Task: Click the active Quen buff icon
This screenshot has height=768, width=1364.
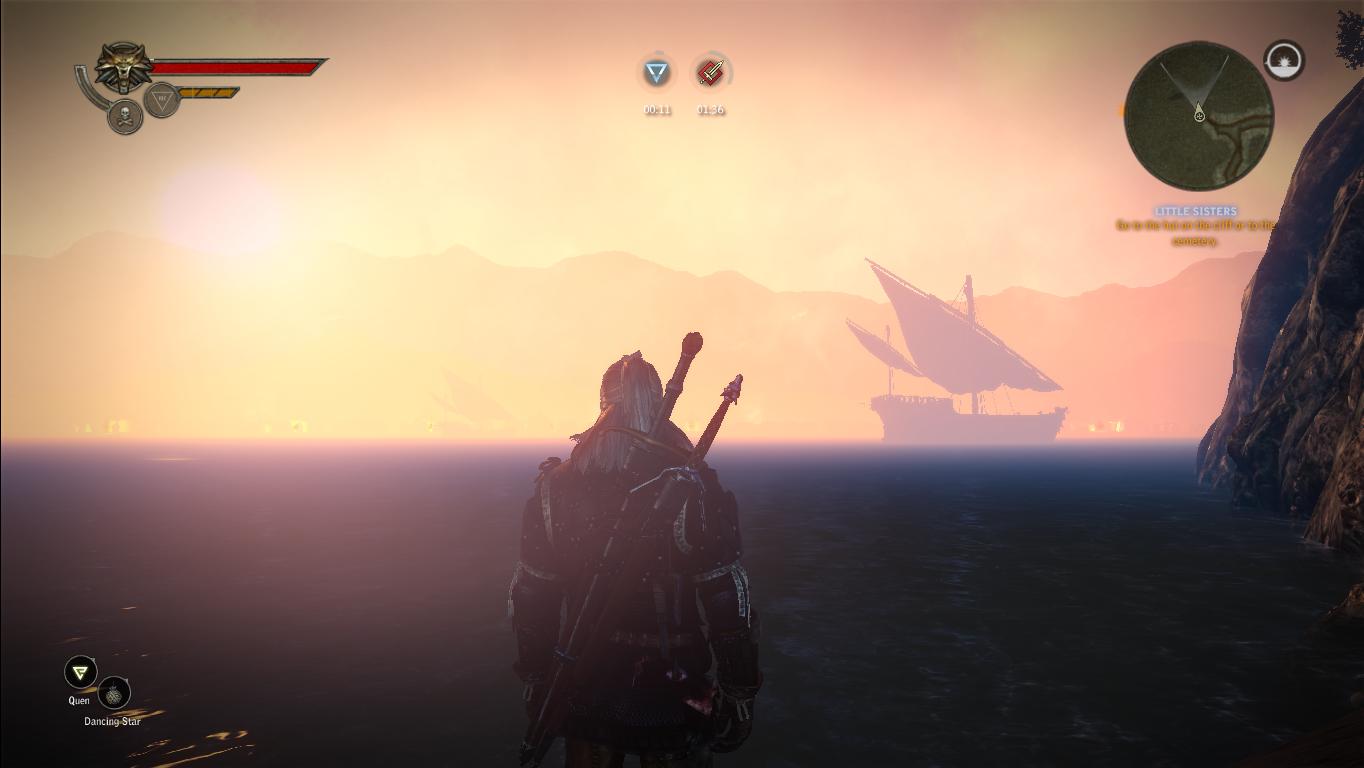Action: point(656,73)
